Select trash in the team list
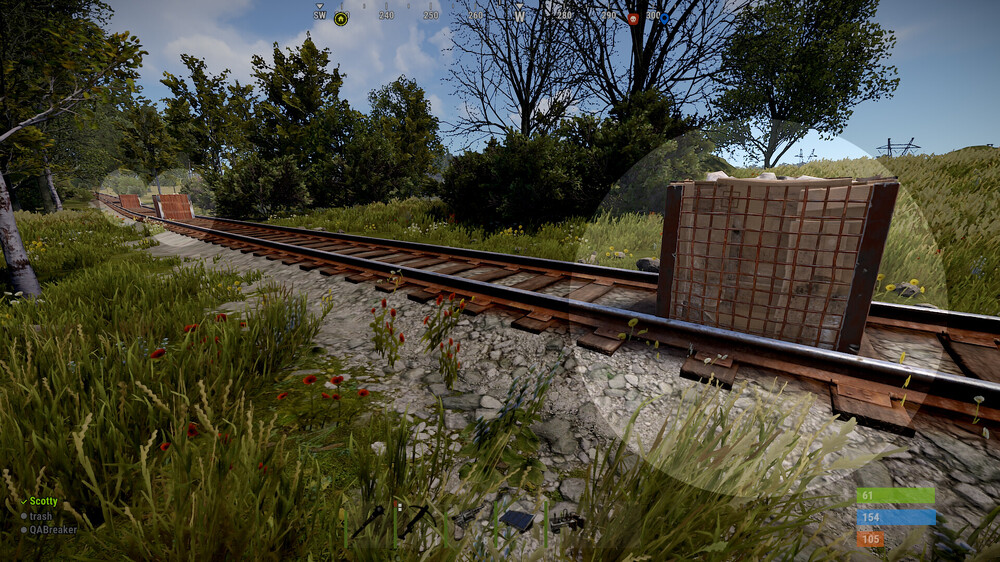Screen dimensions: 1000x562 40,516
